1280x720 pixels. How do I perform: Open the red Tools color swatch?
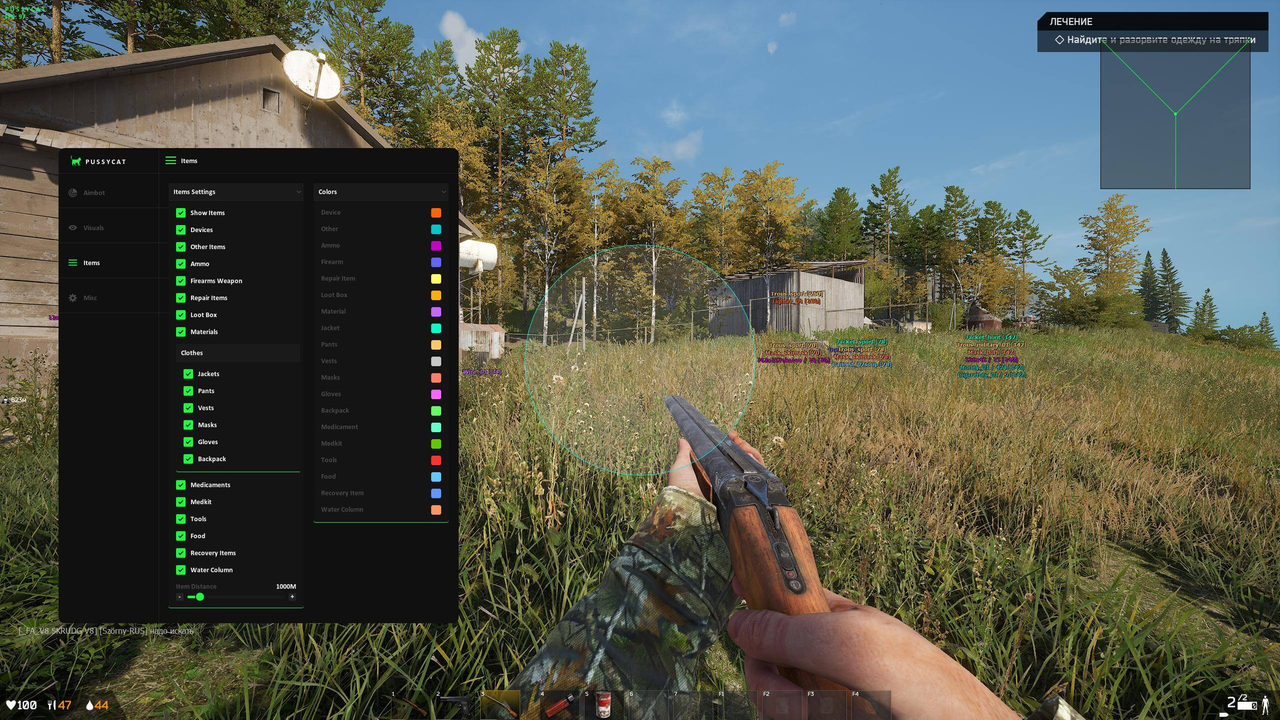pos(436,460)
